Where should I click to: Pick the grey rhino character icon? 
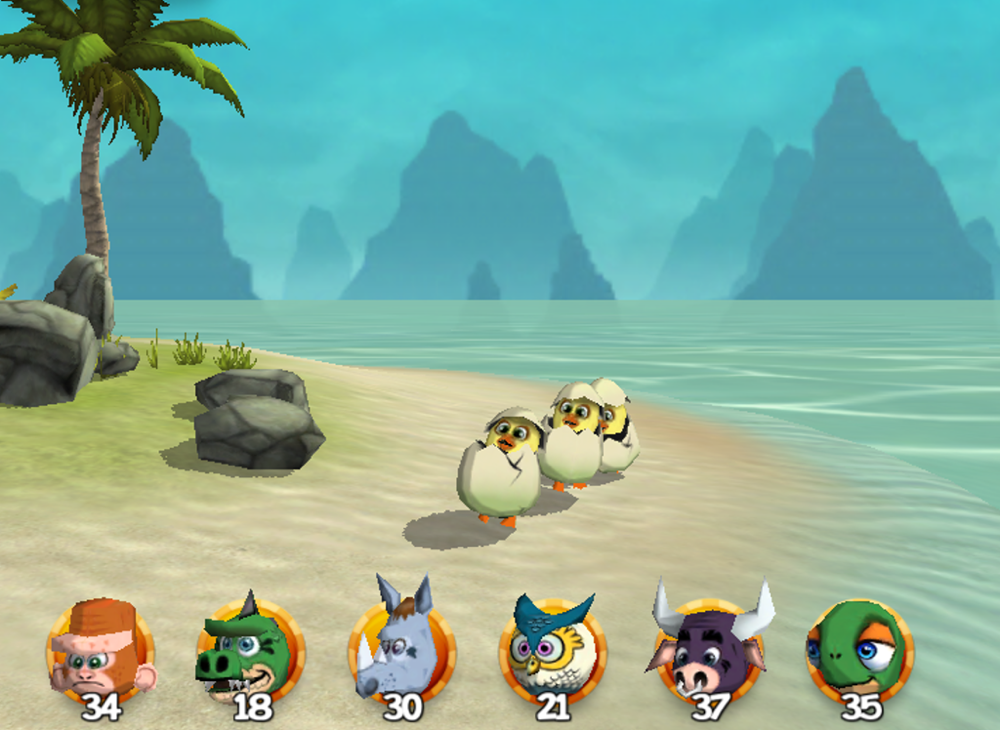[x=402, y=648]
